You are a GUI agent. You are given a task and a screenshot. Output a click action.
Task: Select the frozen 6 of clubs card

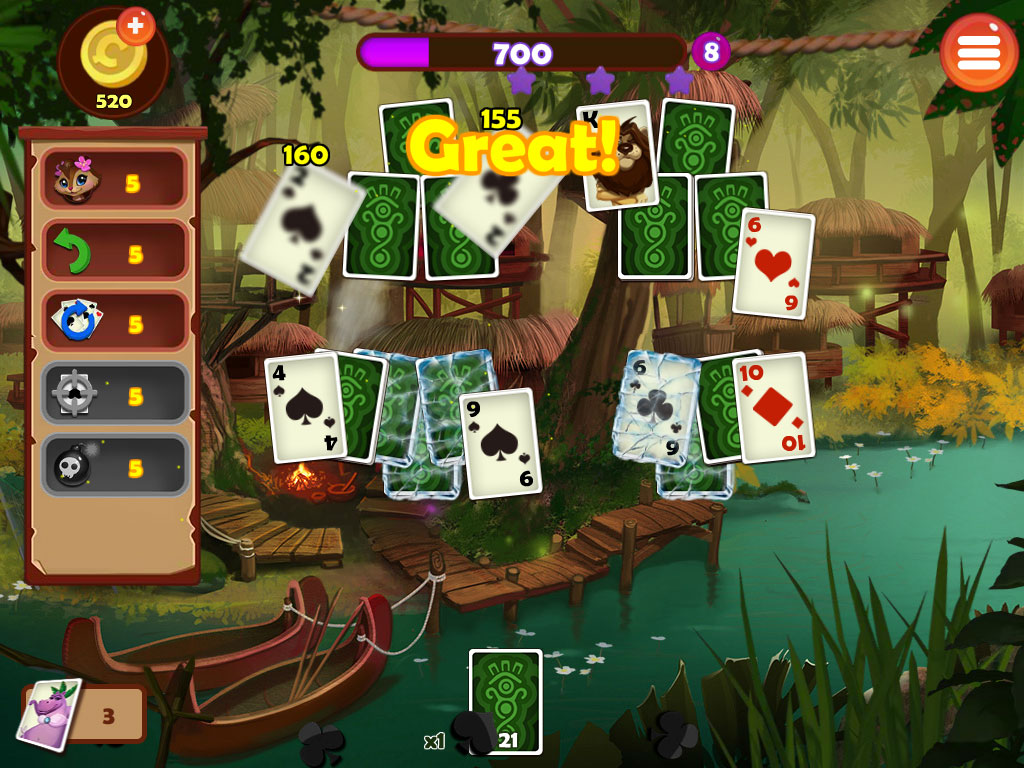coord(657,408)
